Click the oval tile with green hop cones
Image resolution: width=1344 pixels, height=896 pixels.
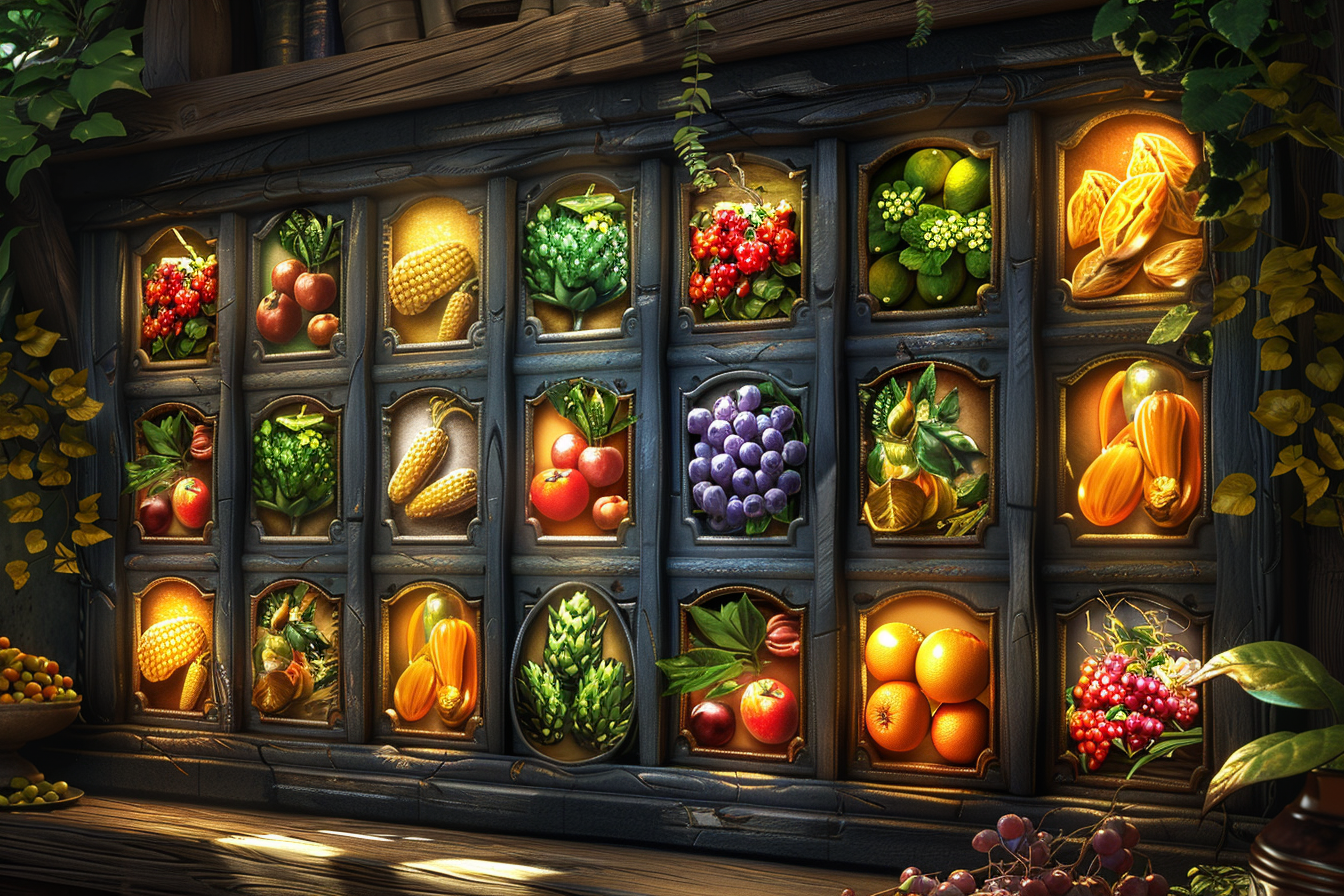(x=573, y=672)
